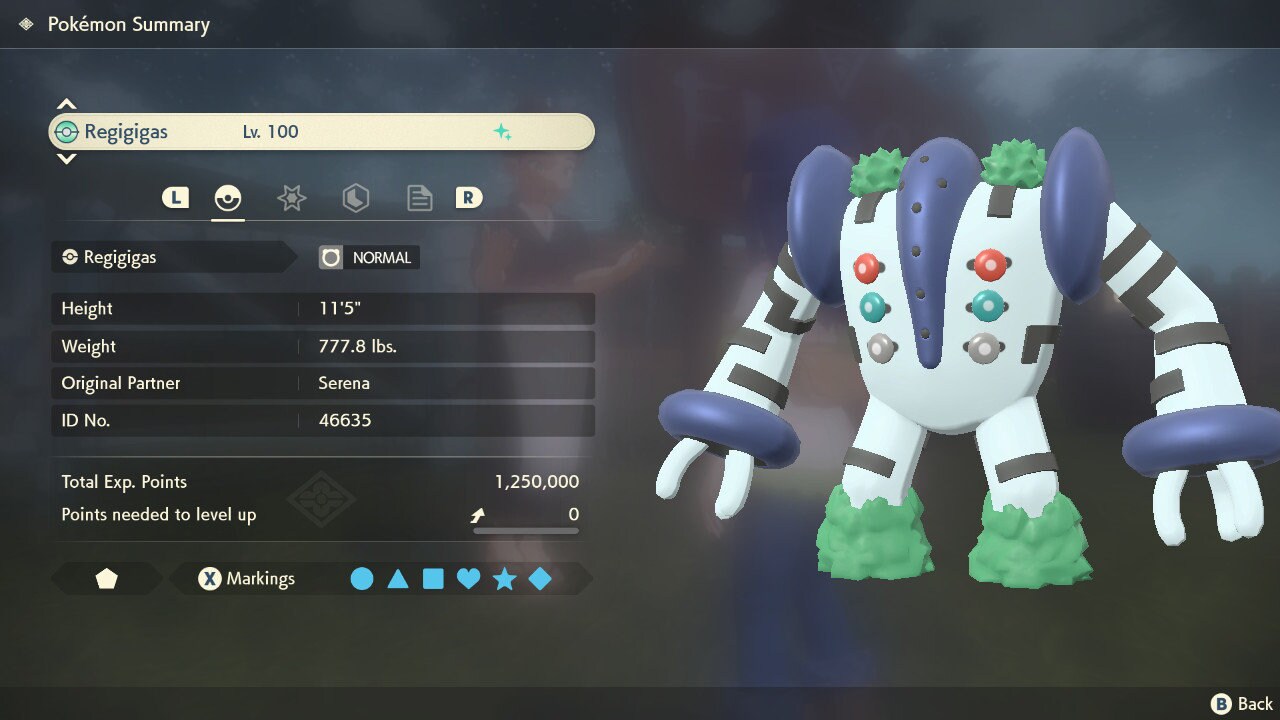This screenshot has height=720, width=1280.
Task: Select previous Pokémon with up arrow
Action: [x=66, y=104]
